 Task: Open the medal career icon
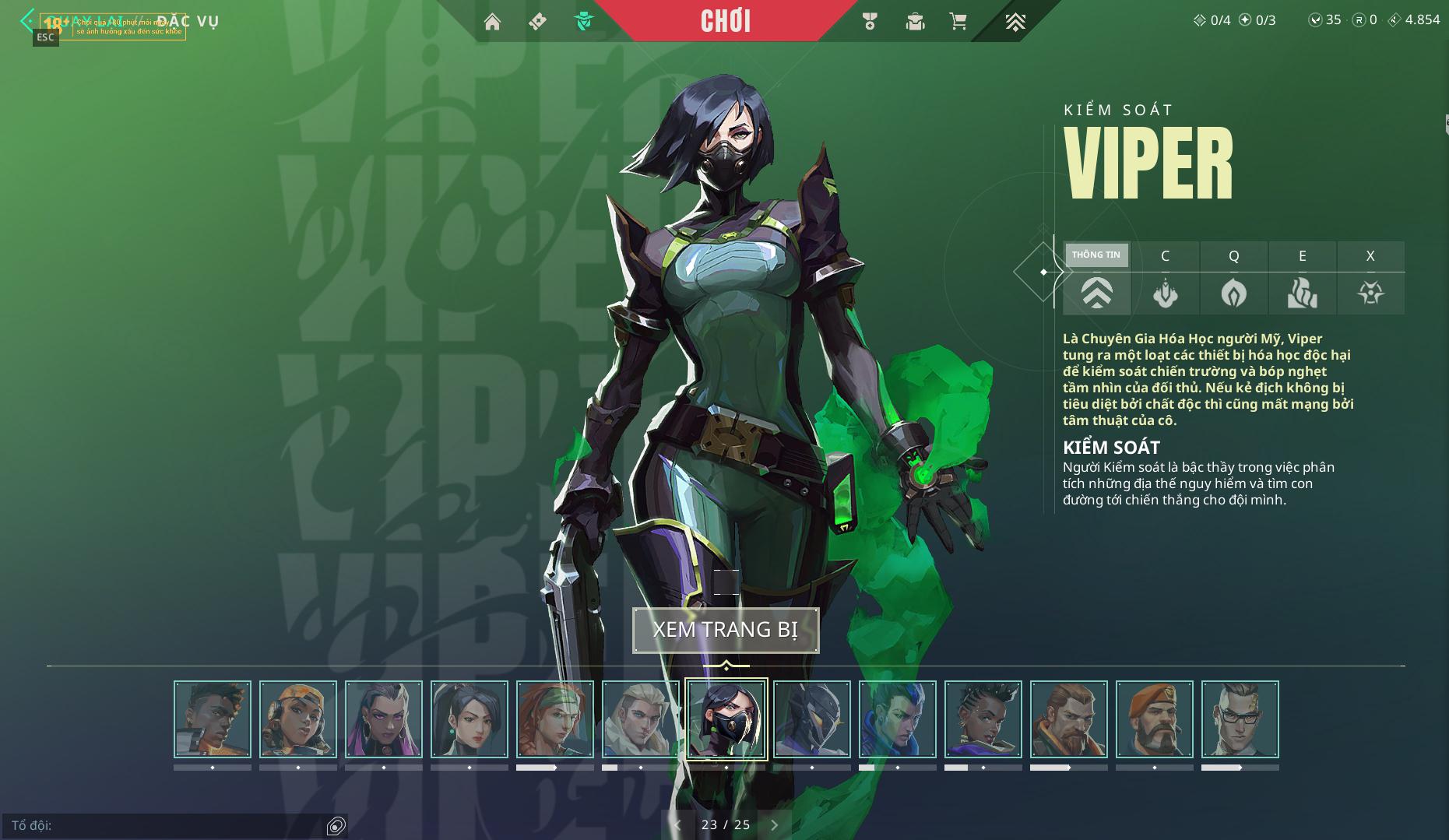pyautogui.click(x=870, y=21)
